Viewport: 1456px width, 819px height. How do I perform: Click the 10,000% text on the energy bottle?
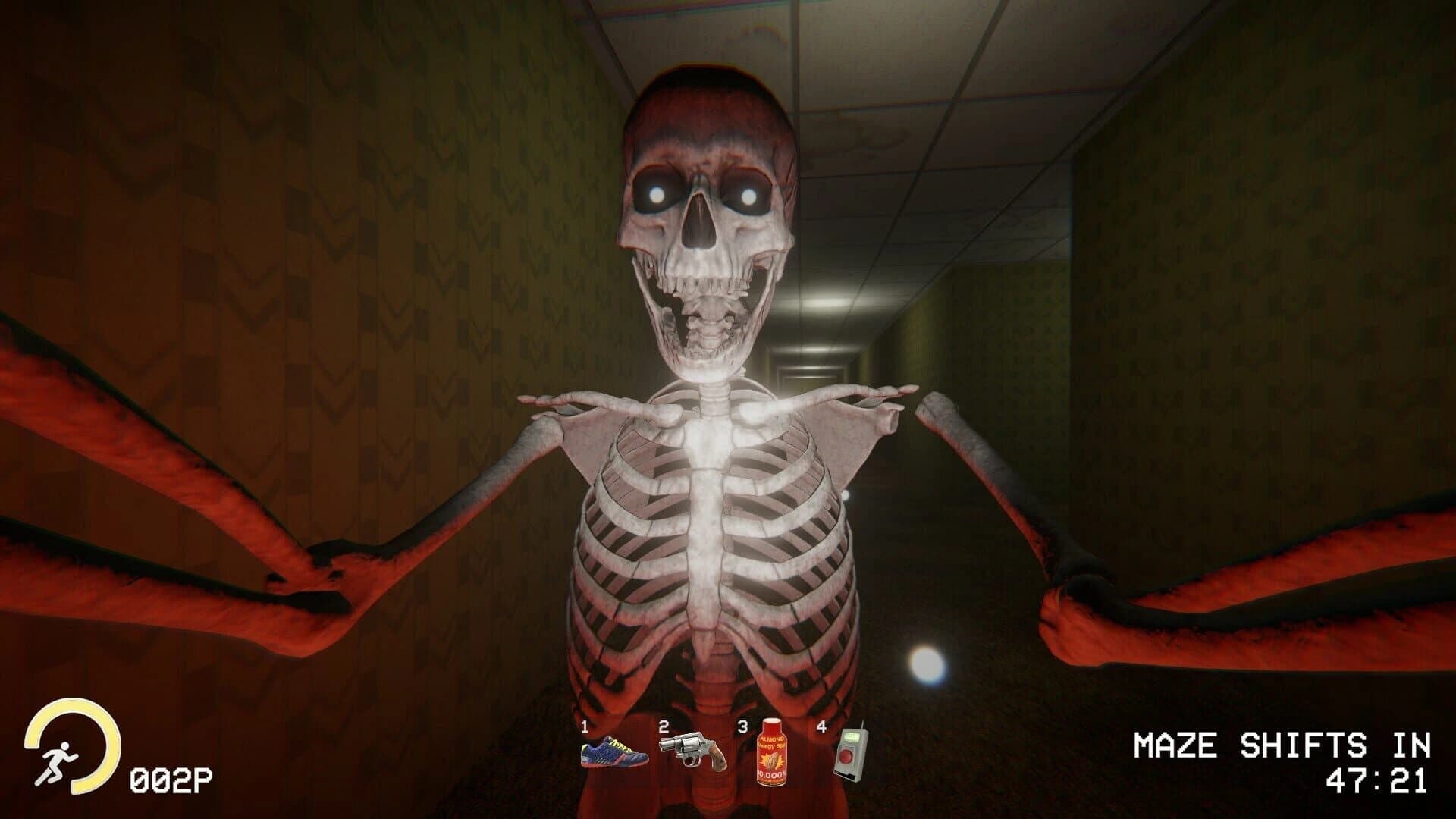(x=770, y=774)
